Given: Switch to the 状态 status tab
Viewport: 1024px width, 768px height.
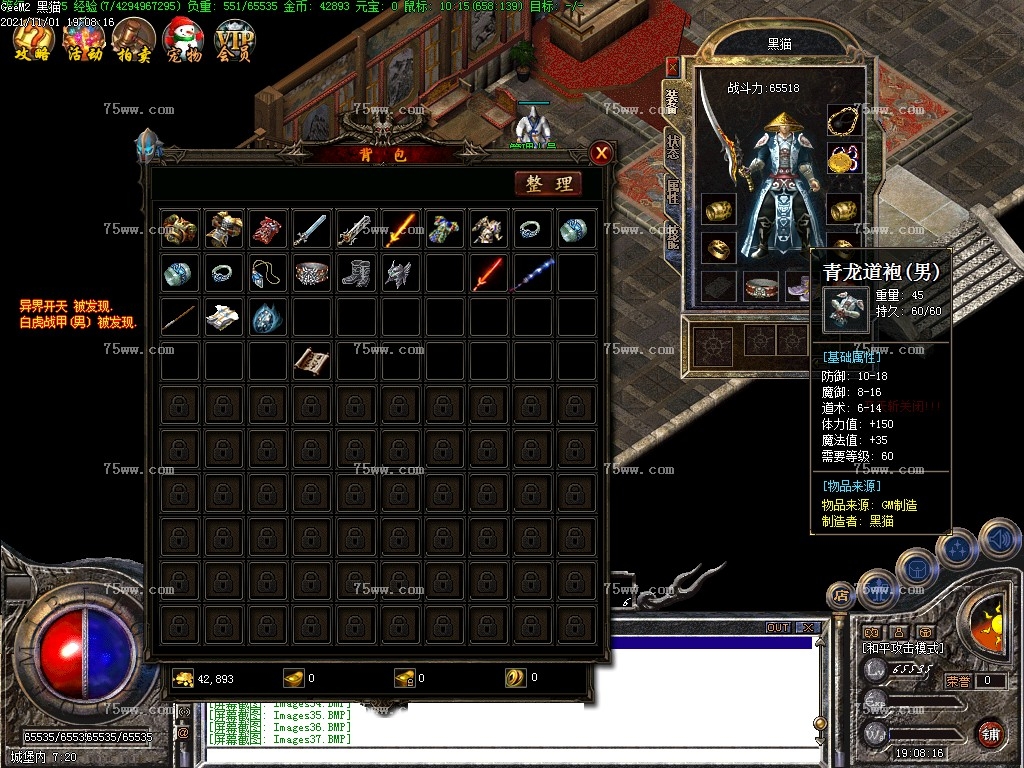Looking at the screenshot, I should click(x=672, y=146).
